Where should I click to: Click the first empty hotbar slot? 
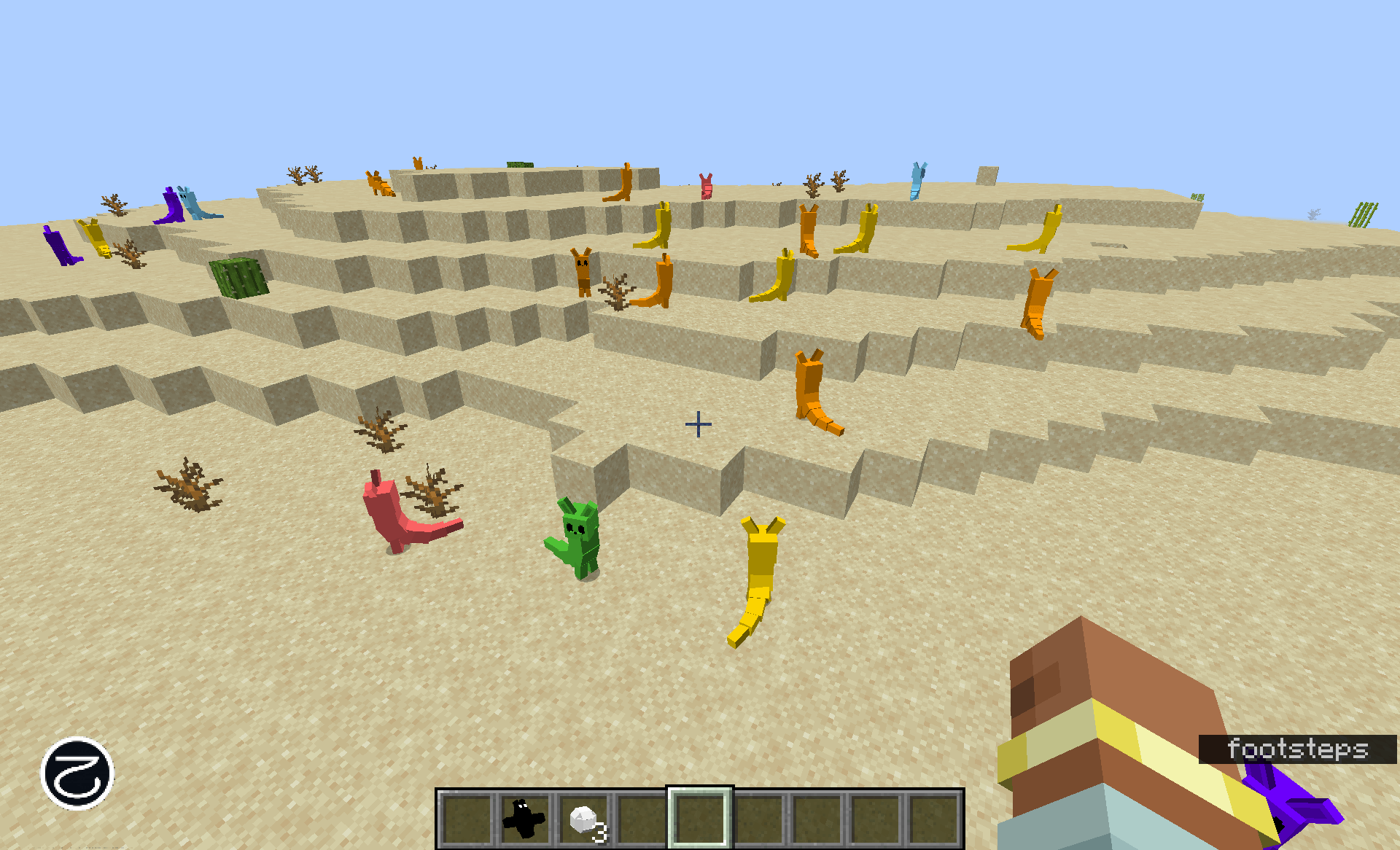click(467, 816)
